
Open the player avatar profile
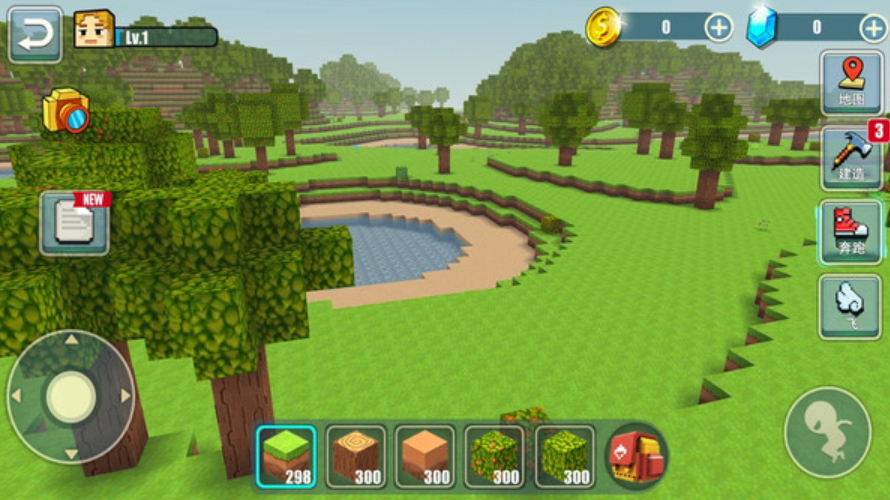pos(93,31)
